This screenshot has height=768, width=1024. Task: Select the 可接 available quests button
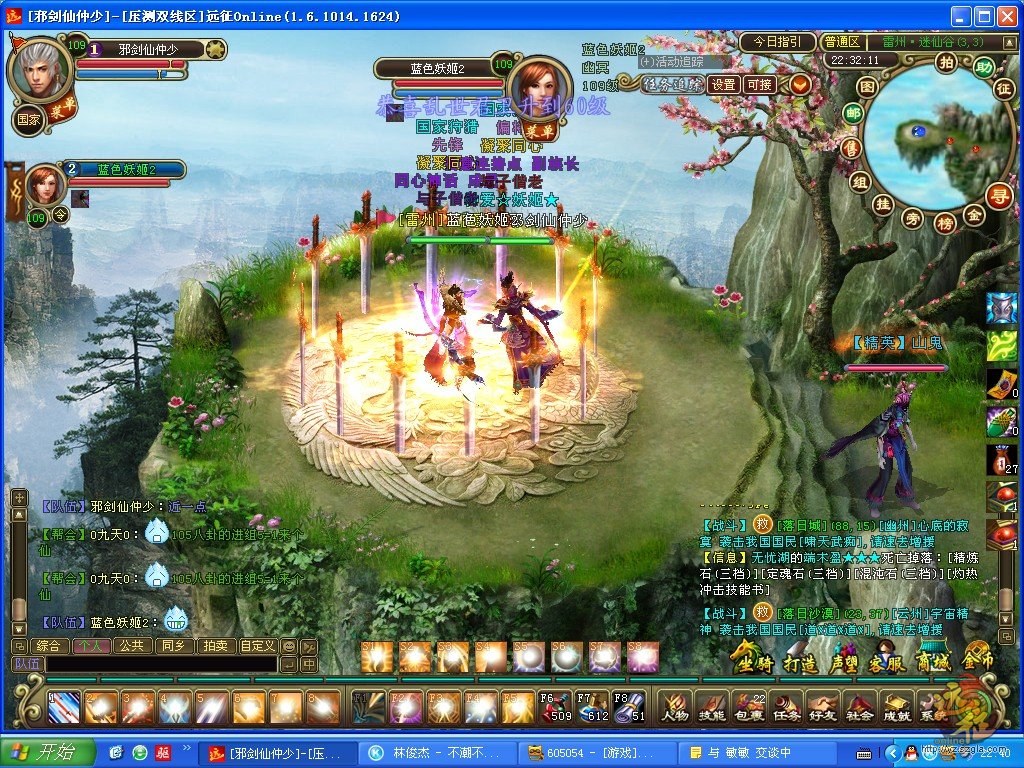click(x=761, y=85)
